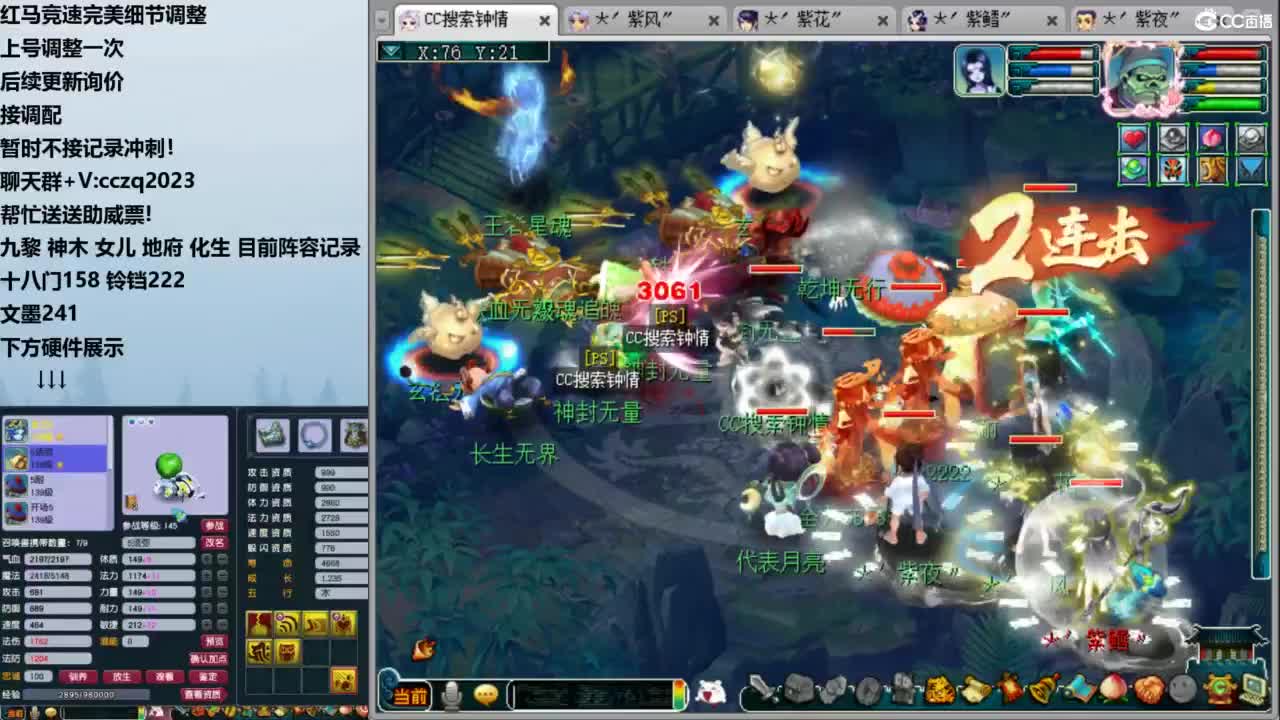Viewport: 1280px width, 720px height.
Task: Select the tiger skill icon in the pet skill grid
Action: coord(285,652)
